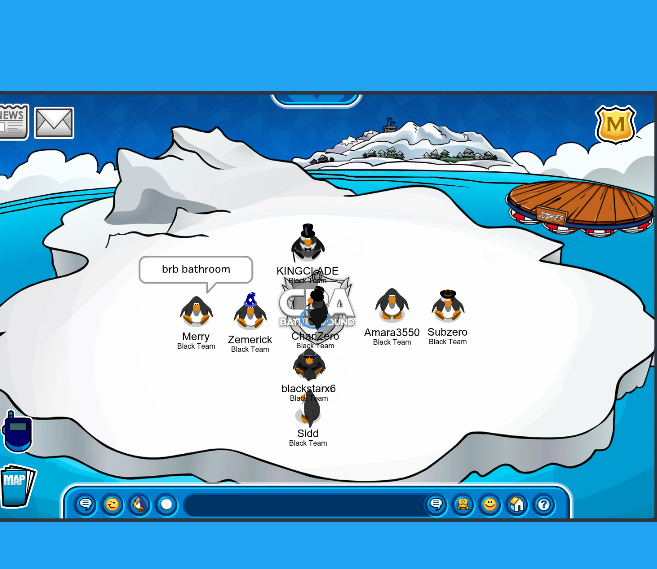The image size is (657, 569).
Task: Open your penguin player card
Action: click(463, 505)
